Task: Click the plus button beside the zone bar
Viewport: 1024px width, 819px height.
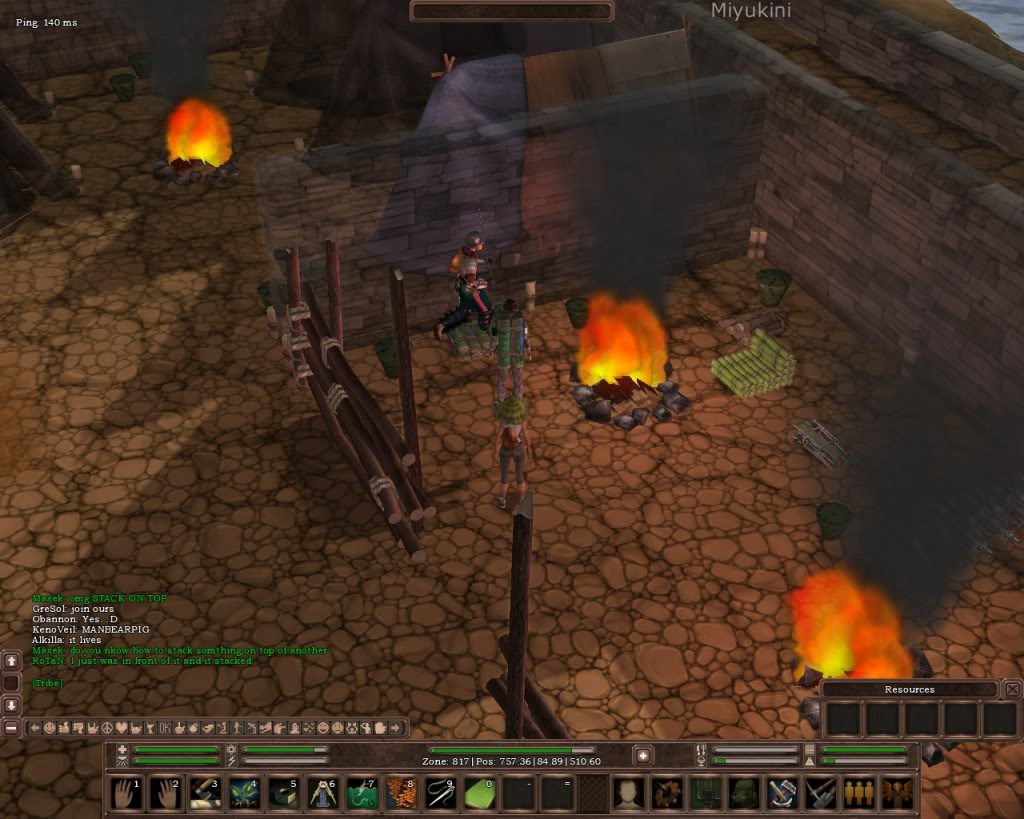Action: [643, 755]
